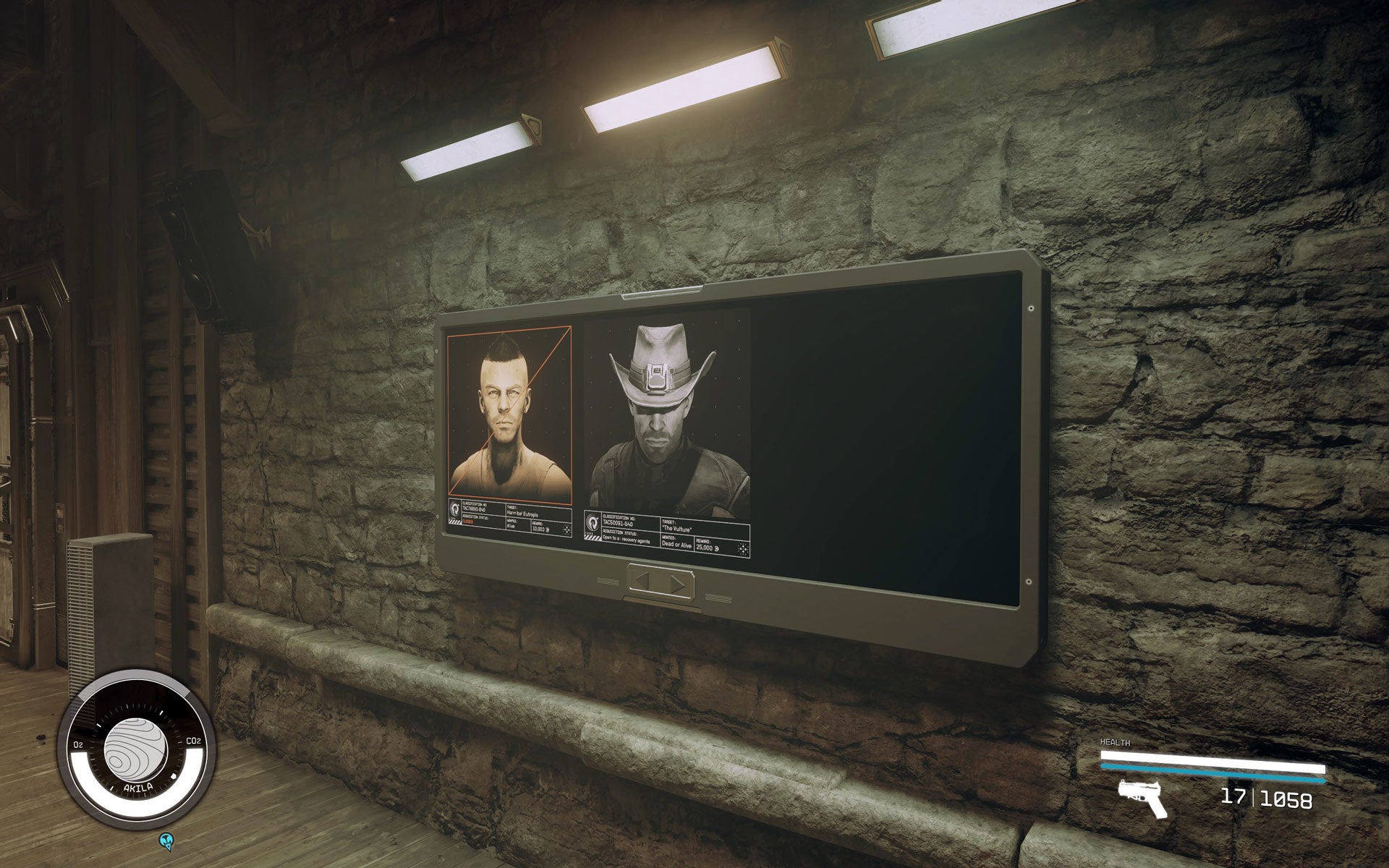Click the 25,000 credit reward value
This screenshot has width=1389, height=868.
click(x=708, y=548)
